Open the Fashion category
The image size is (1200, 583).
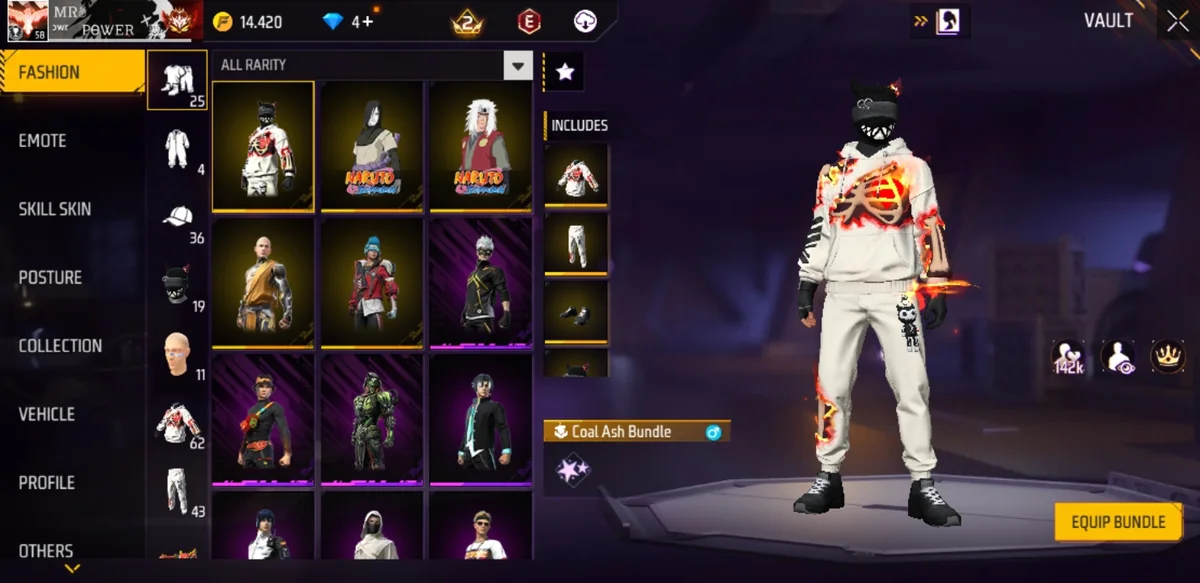point(72,73)
